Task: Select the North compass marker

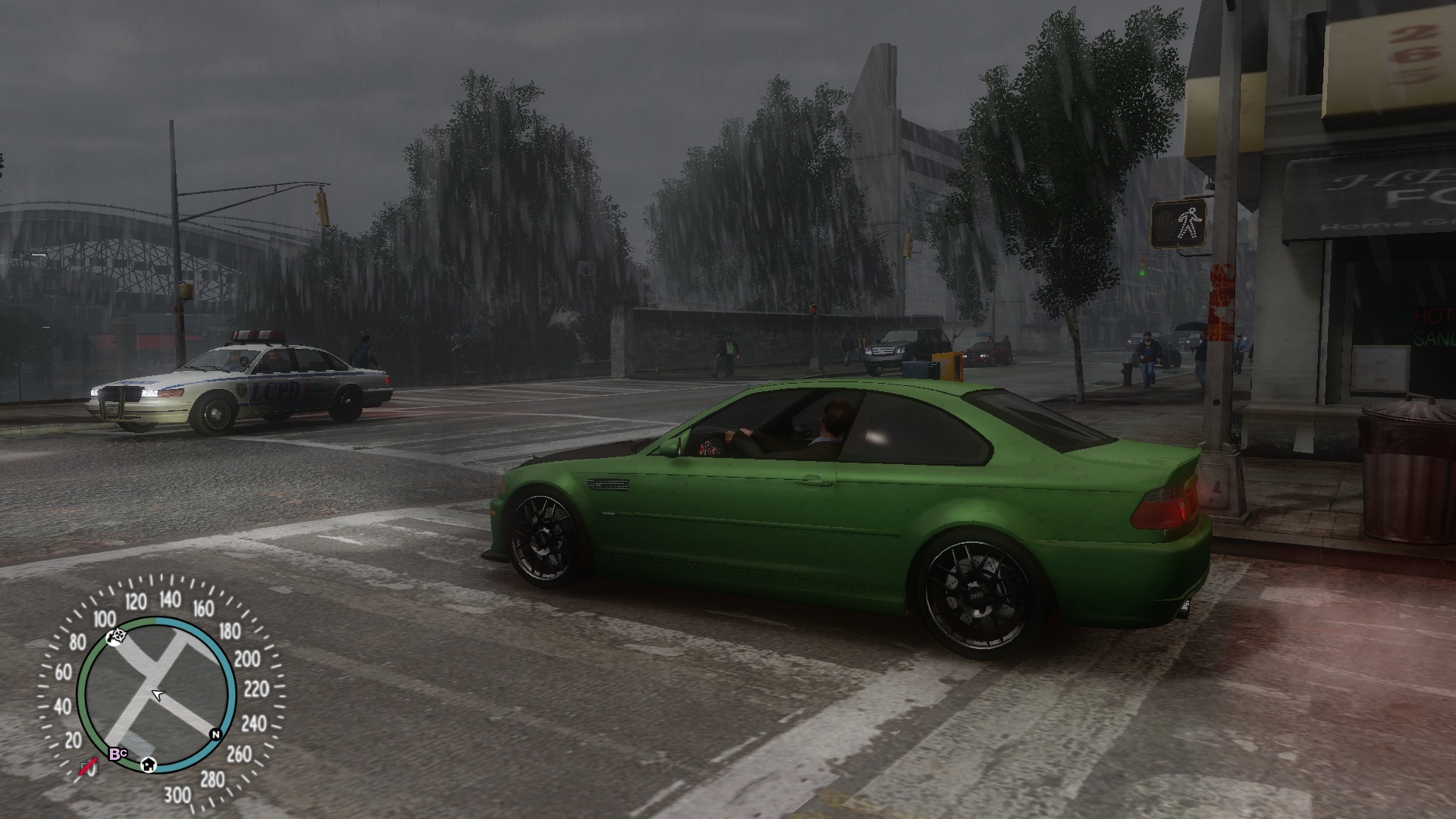Action: (215, 734)
